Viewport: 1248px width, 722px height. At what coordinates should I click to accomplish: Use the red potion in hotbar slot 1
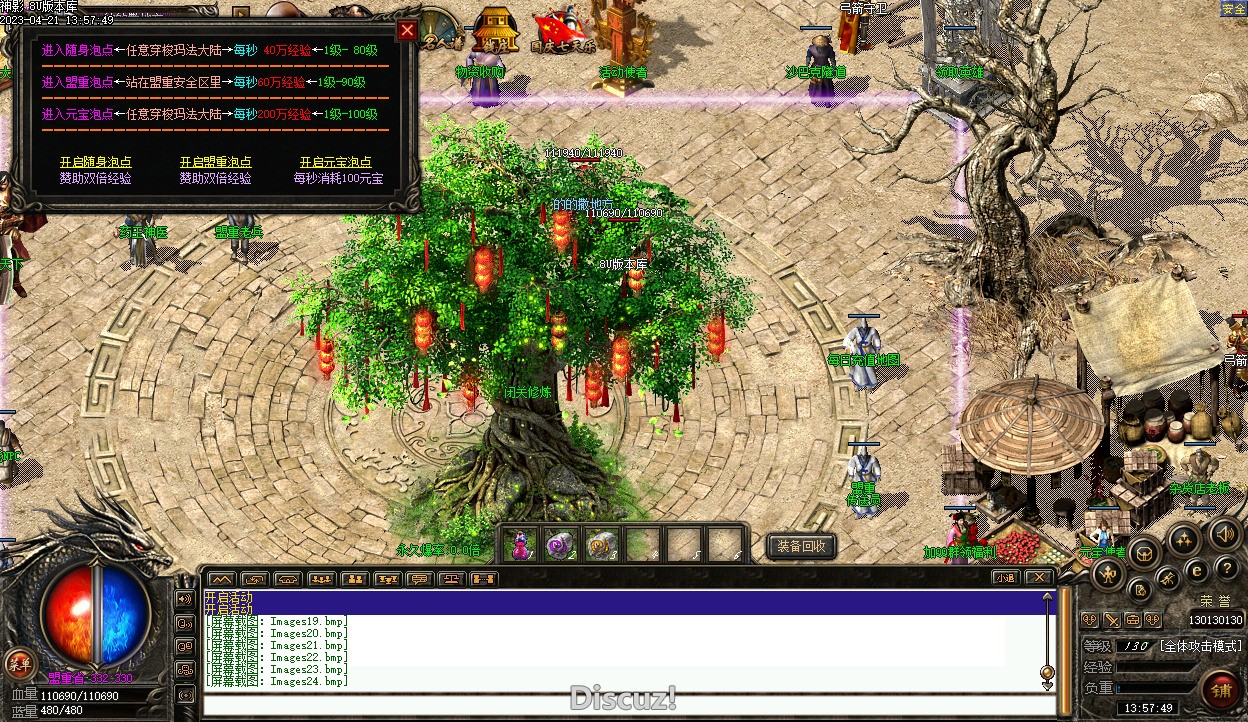(x=520, y=545)
